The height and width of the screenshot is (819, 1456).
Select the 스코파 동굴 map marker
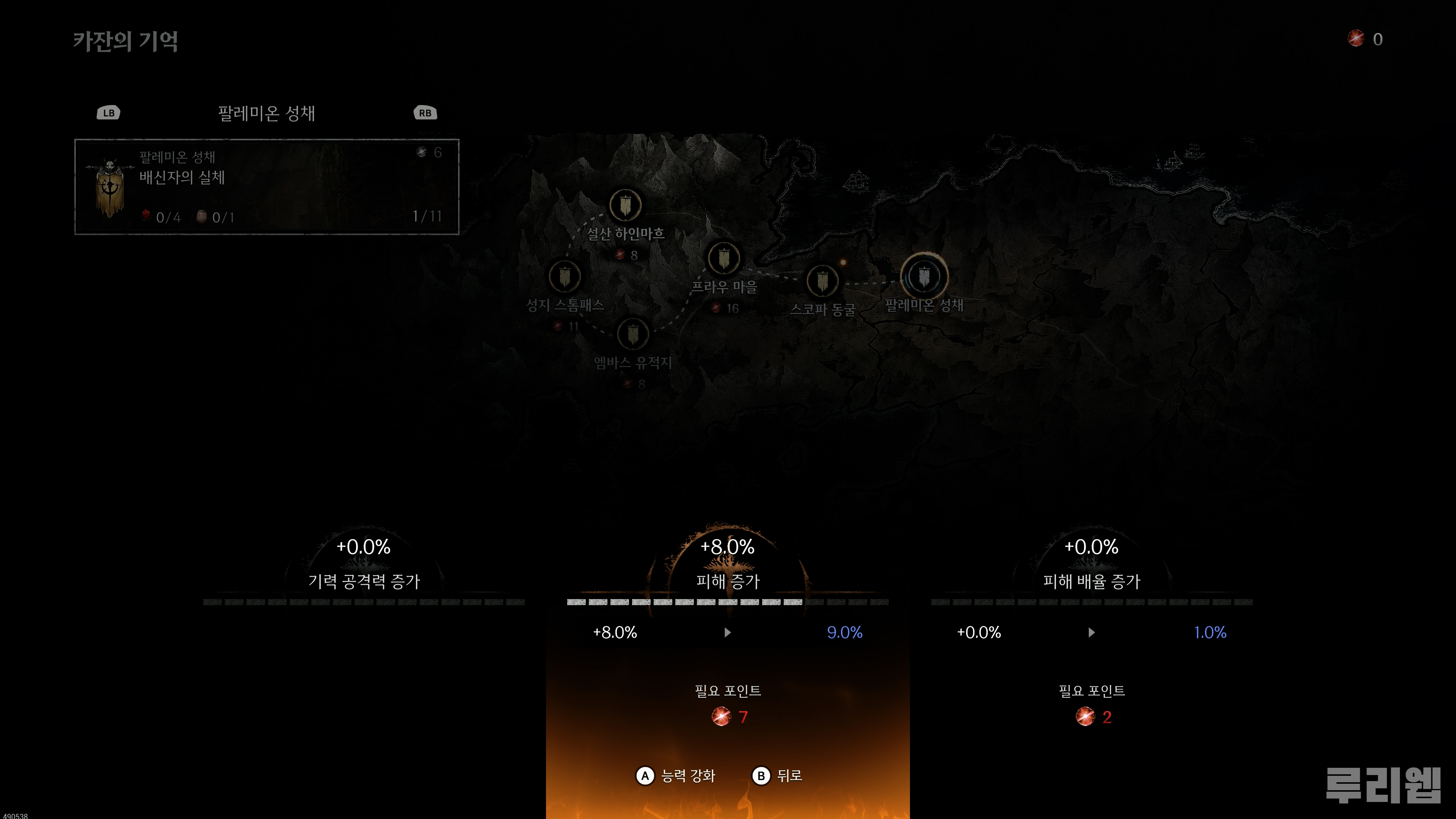pyautogui.click(x=822, y=280)
